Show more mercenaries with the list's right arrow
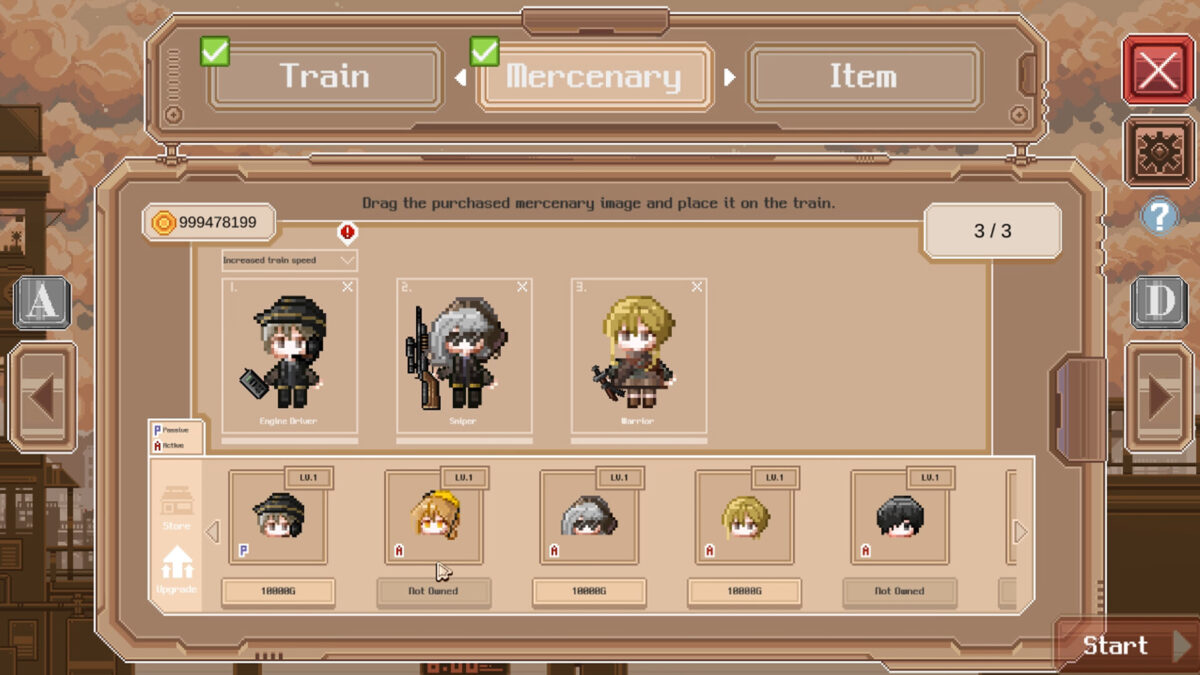 coord(1020,532)
